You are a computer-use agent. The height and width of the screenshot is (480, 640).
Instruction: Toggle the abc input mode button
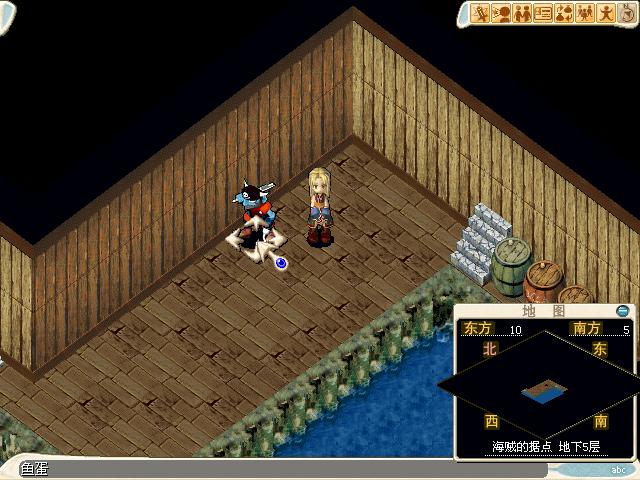coord(619,469)
